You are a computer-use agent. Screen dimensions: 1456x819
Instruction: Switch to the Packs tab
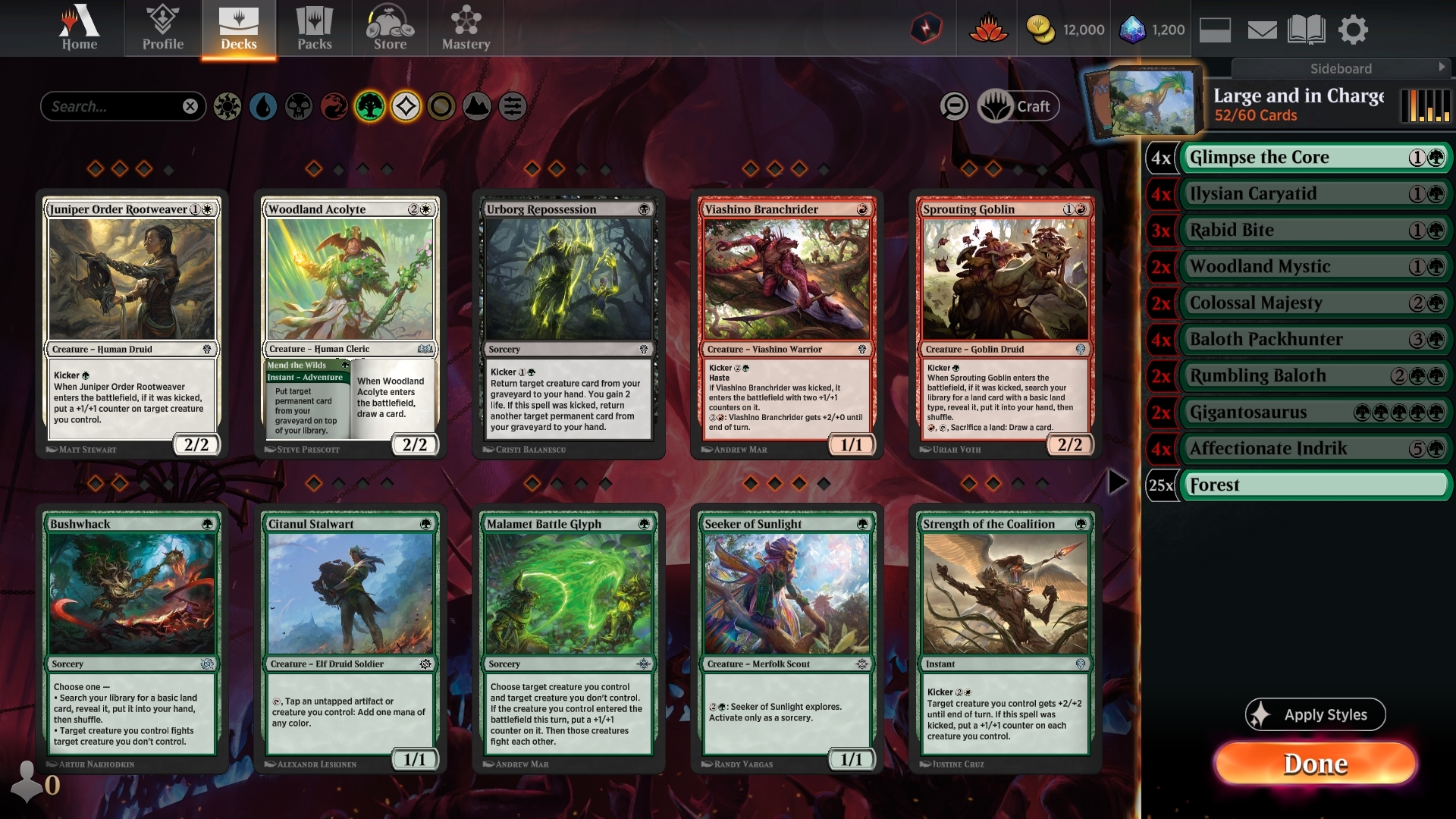point(315,28)
